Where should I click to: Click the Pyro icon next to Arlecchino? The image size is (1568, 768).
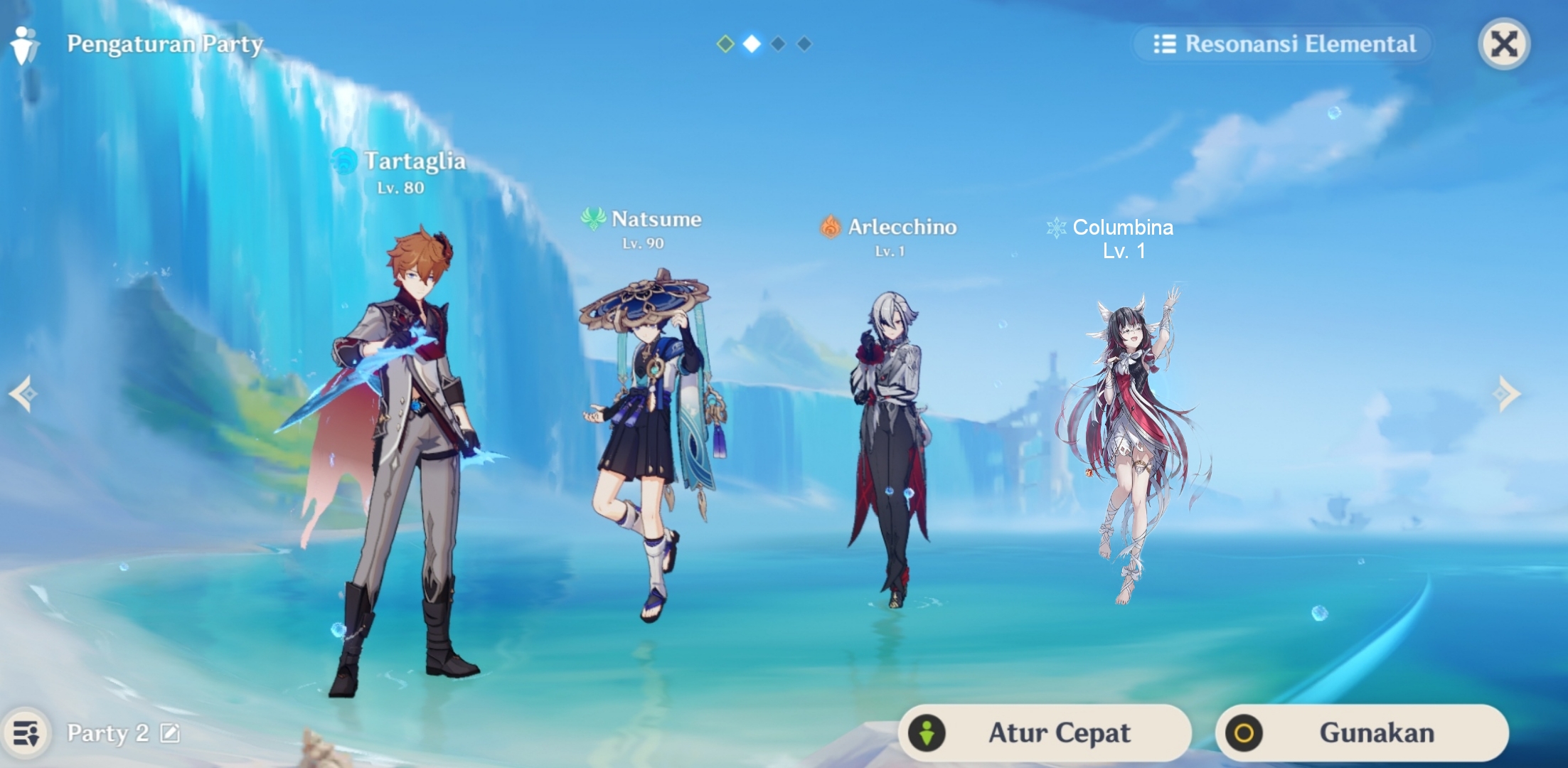coord(831,228)
